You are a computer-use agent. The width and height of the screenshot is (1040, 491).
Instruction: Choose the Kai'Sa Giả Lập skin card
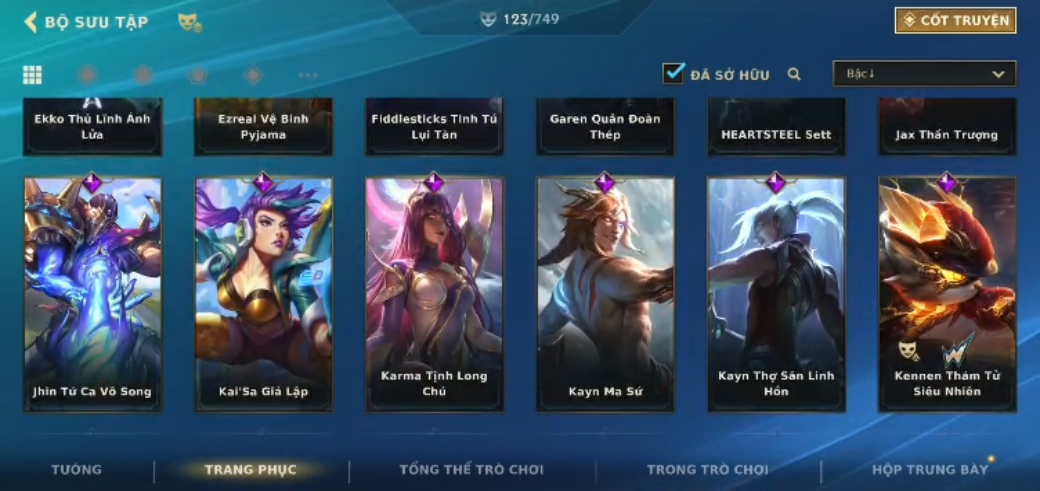click(264, 294)
